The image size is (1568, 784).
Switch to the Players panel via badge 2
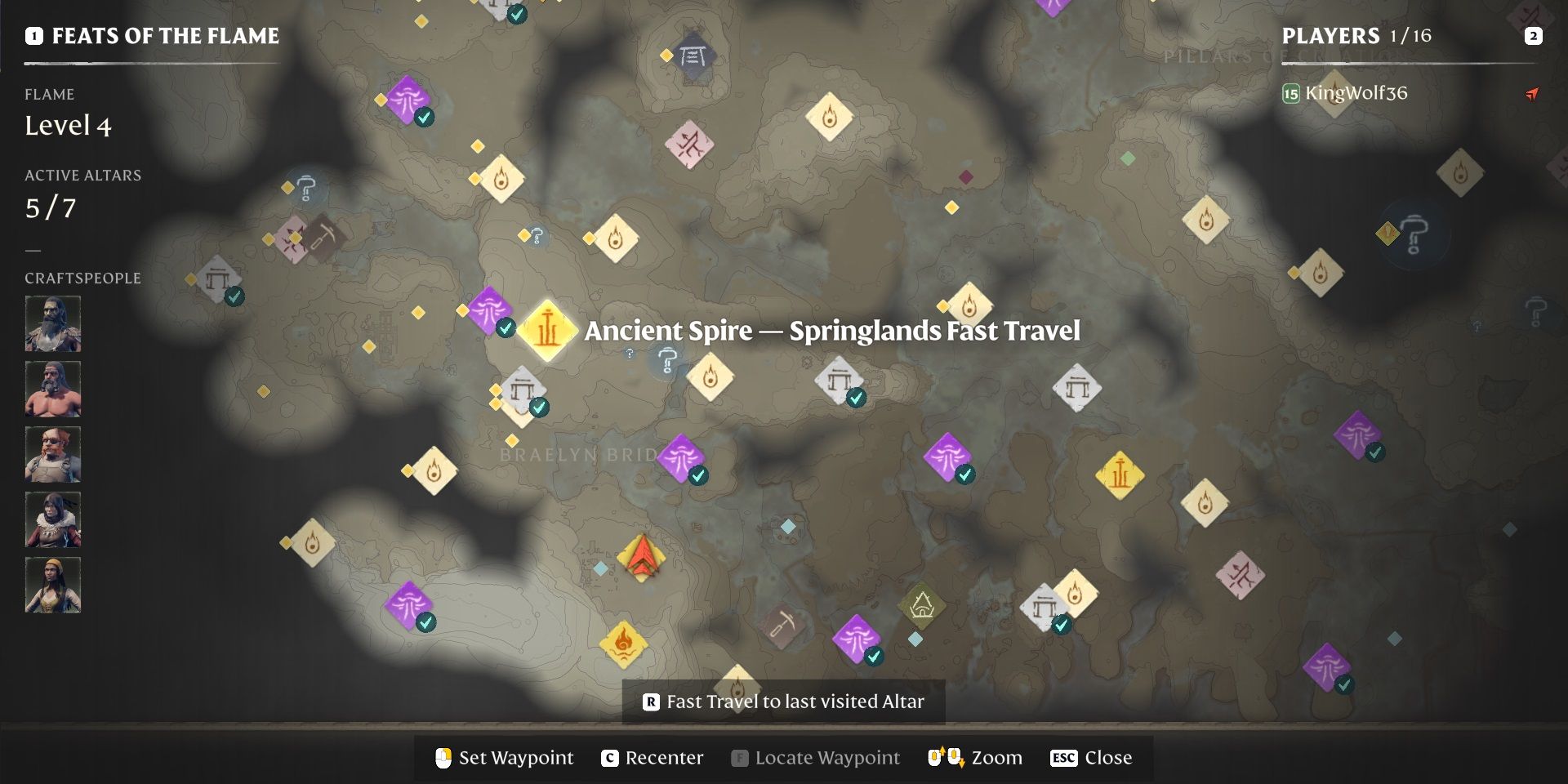tap(1534, 36)
